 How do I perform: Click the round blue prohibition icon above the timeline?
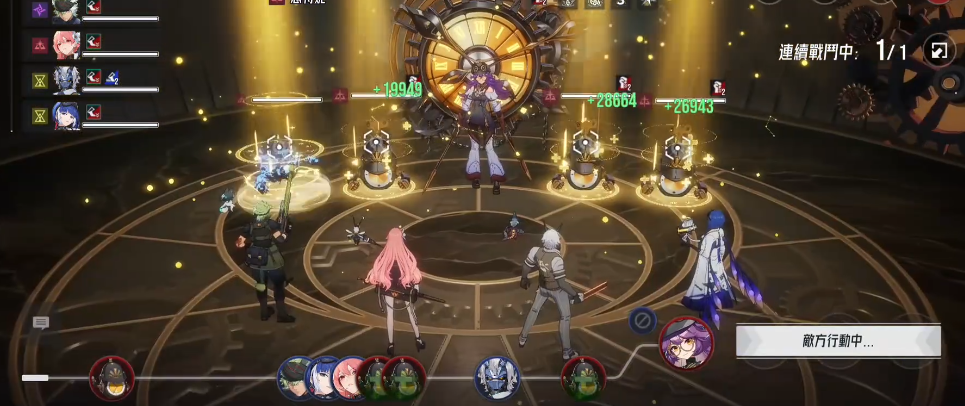tap(642, 321)
